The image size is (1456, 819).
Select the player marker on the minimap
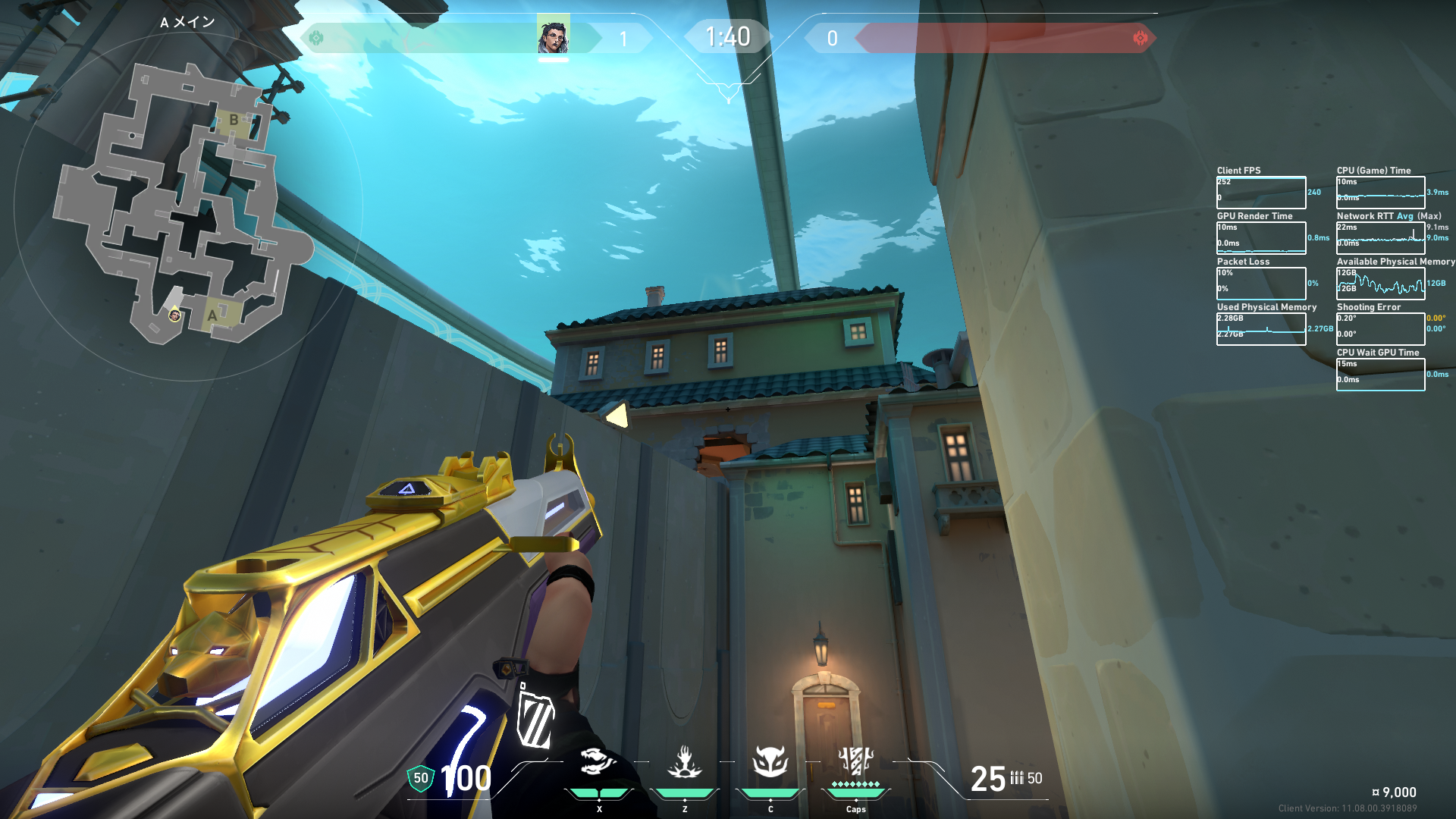(x=174, y=315)
